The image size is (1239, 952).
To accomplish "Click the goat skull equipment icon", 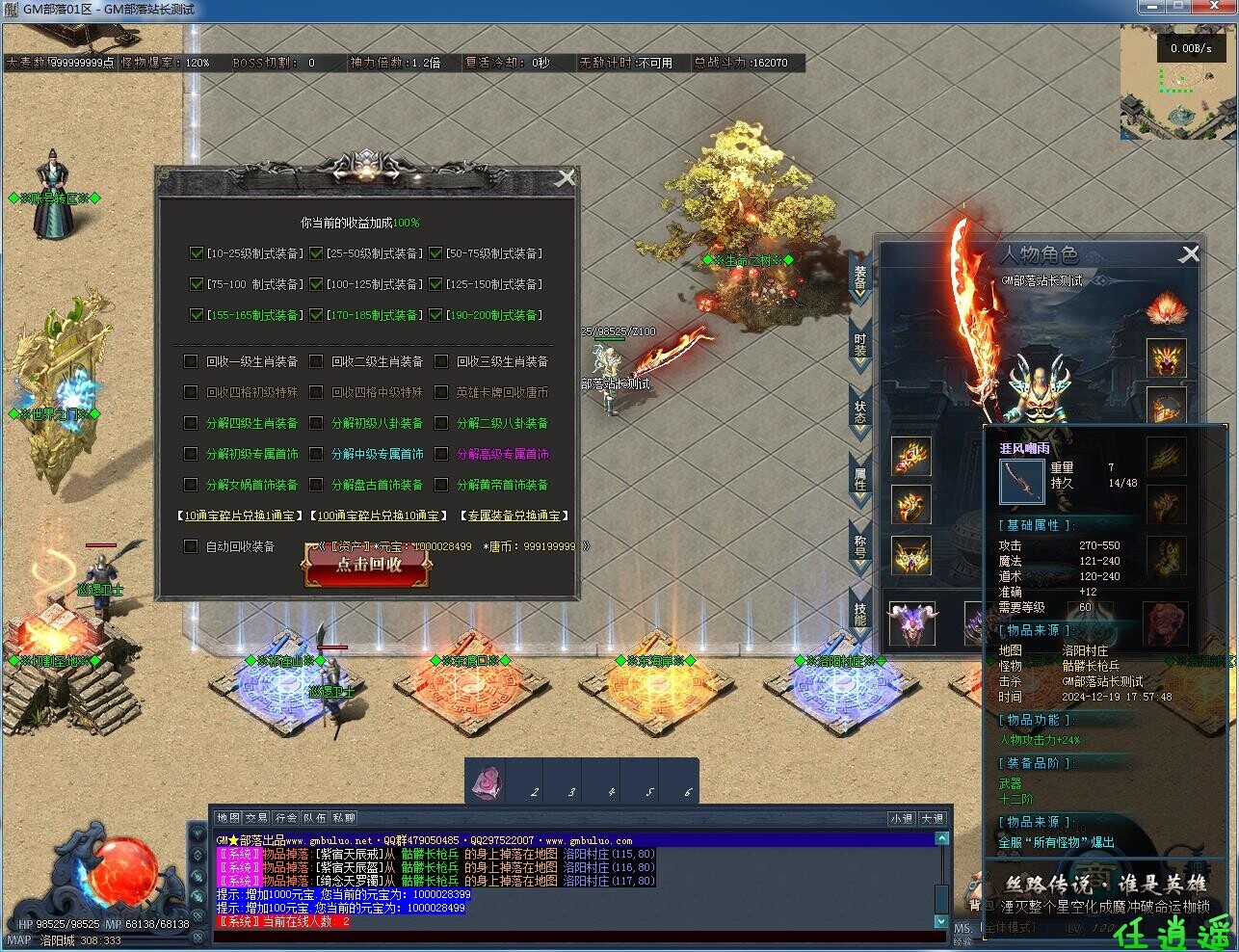I will click(911, 623).
